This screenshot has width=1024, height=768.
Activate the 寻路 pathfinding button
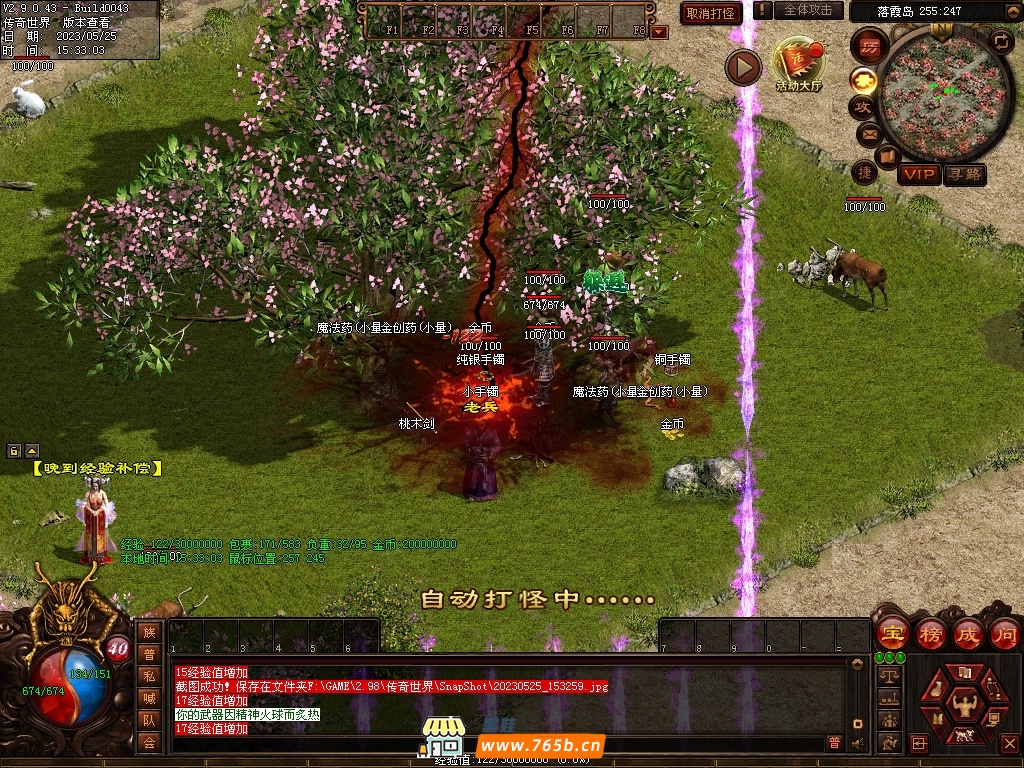coord(964,175)
